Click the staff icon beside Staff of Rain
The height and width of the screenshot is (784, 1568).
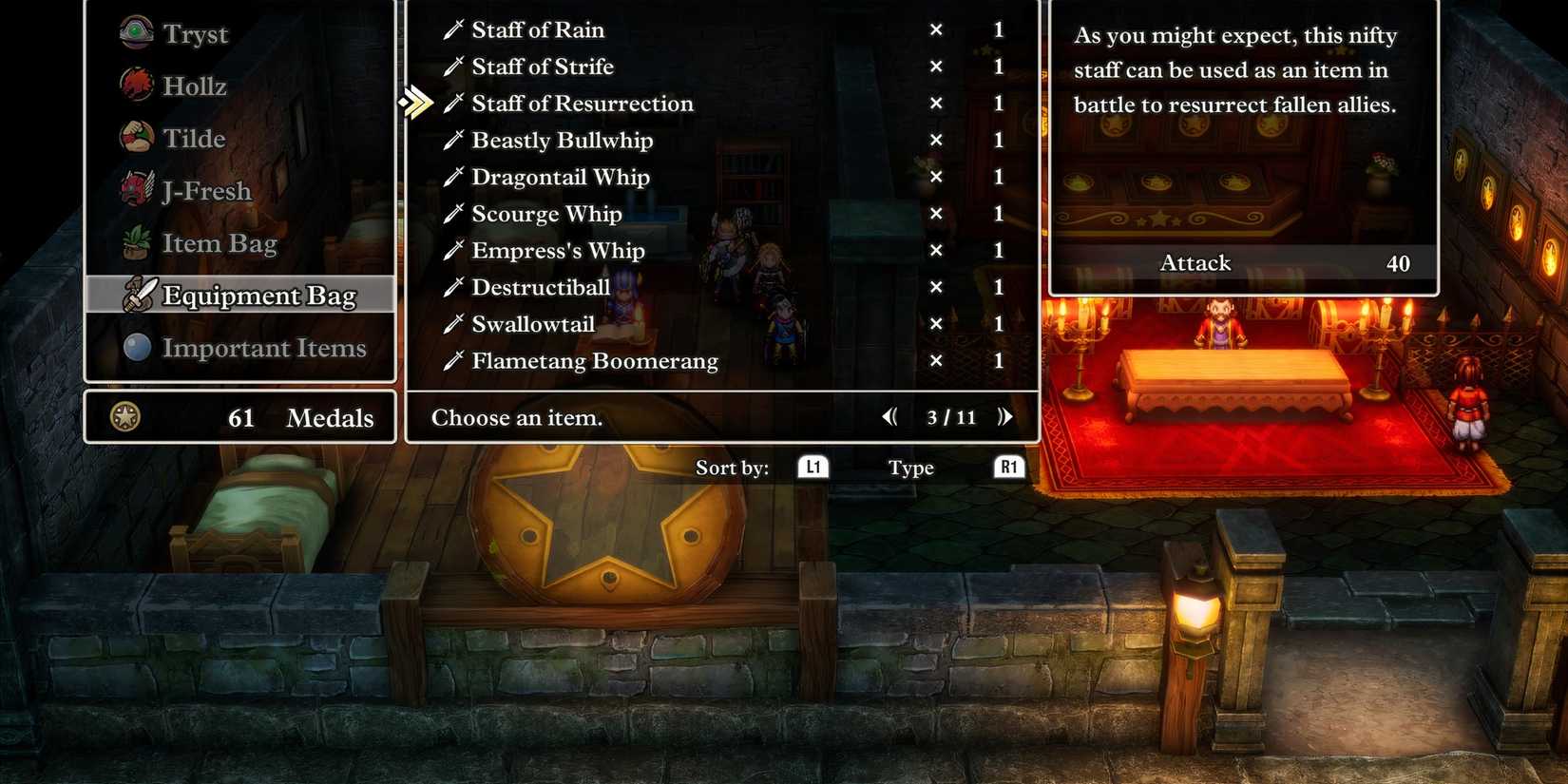[453, 29]
